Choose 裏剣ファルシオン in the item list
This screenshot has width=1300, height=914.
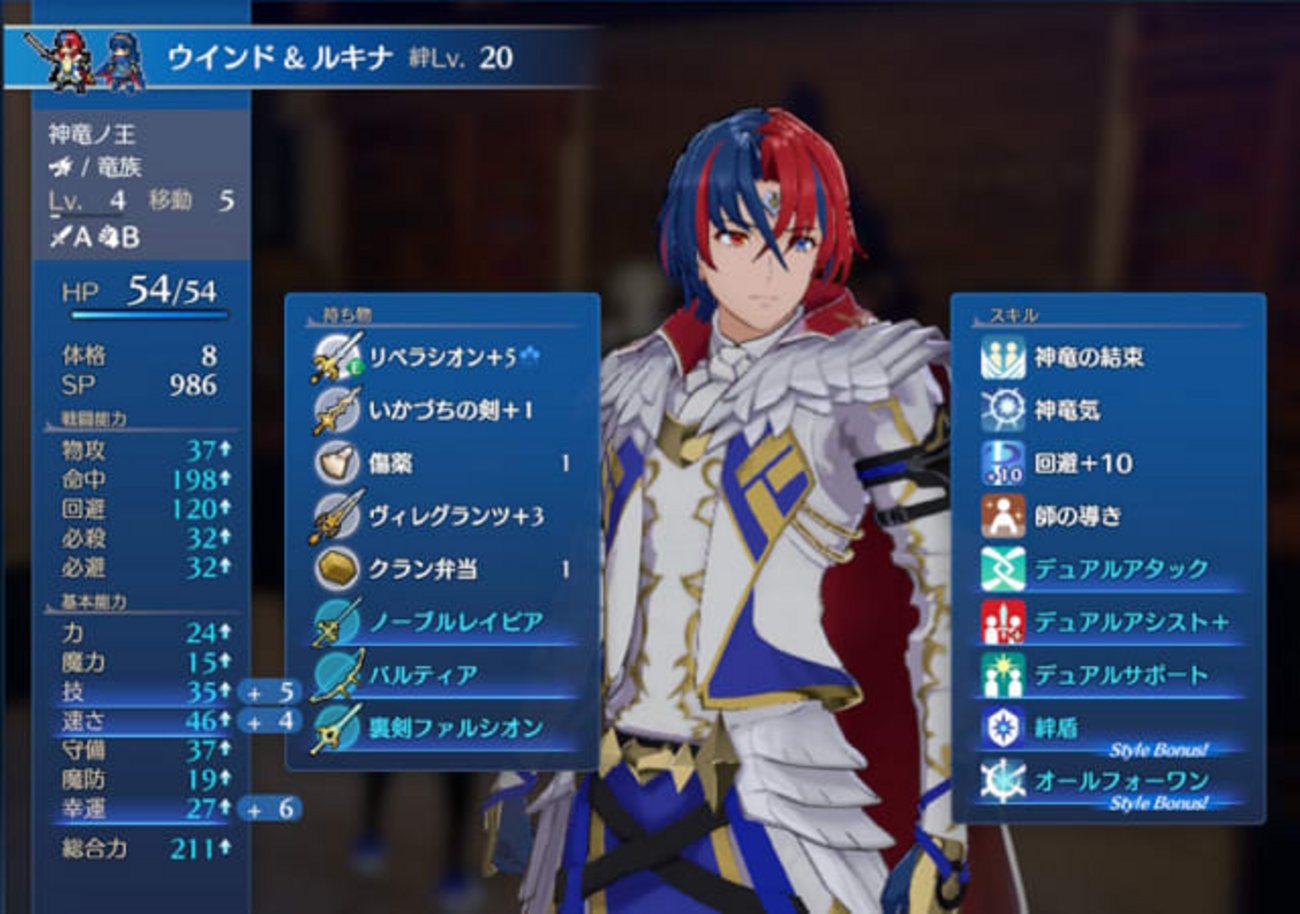tap(440, 728)
